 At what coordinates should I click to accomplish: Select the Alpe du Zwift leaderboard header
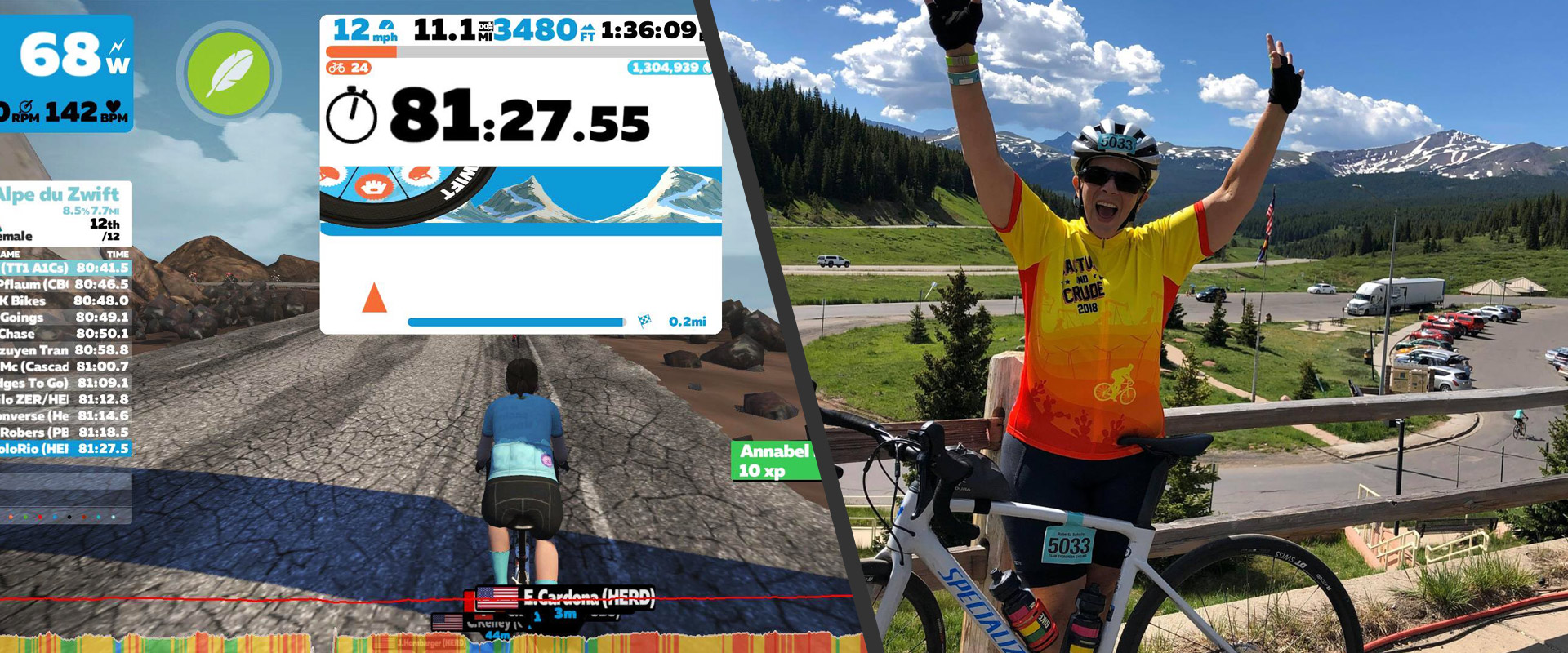60,195
